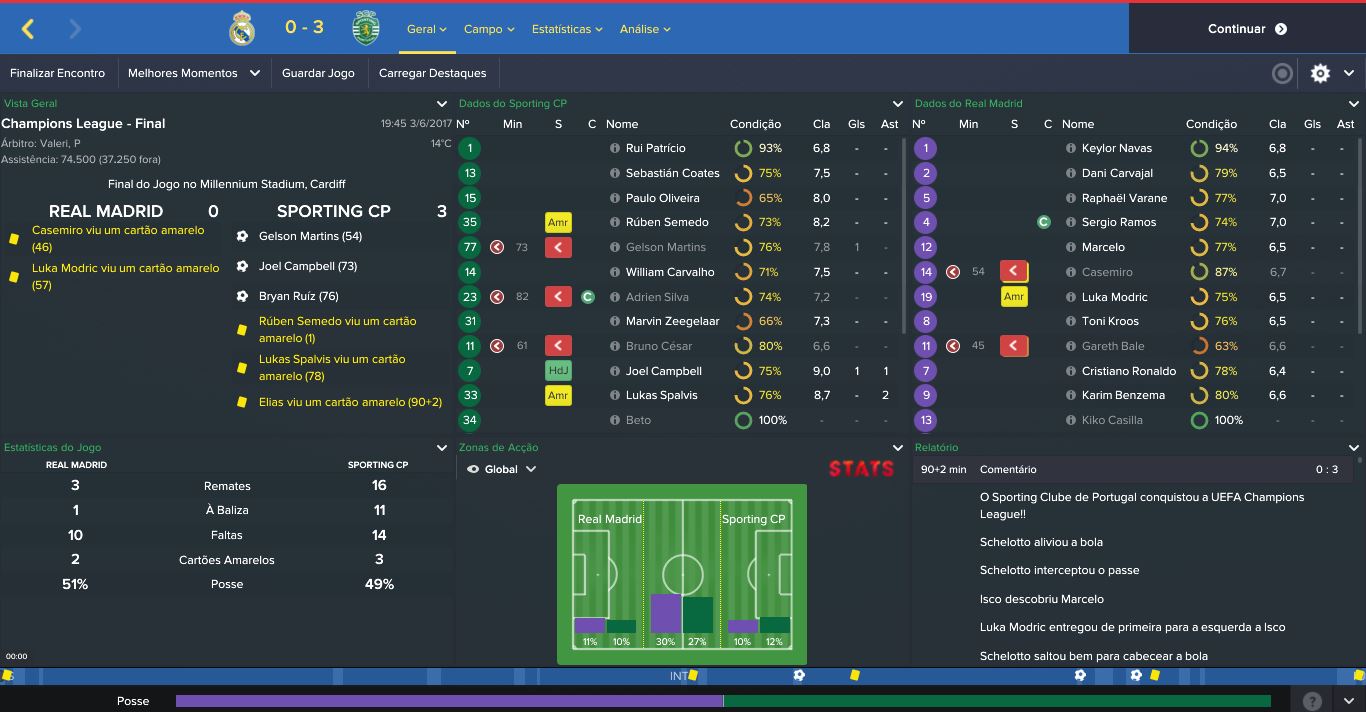Switch to the Estatísticas menu
Viewport: 1366px width, 712px height.
pos(566,29)
